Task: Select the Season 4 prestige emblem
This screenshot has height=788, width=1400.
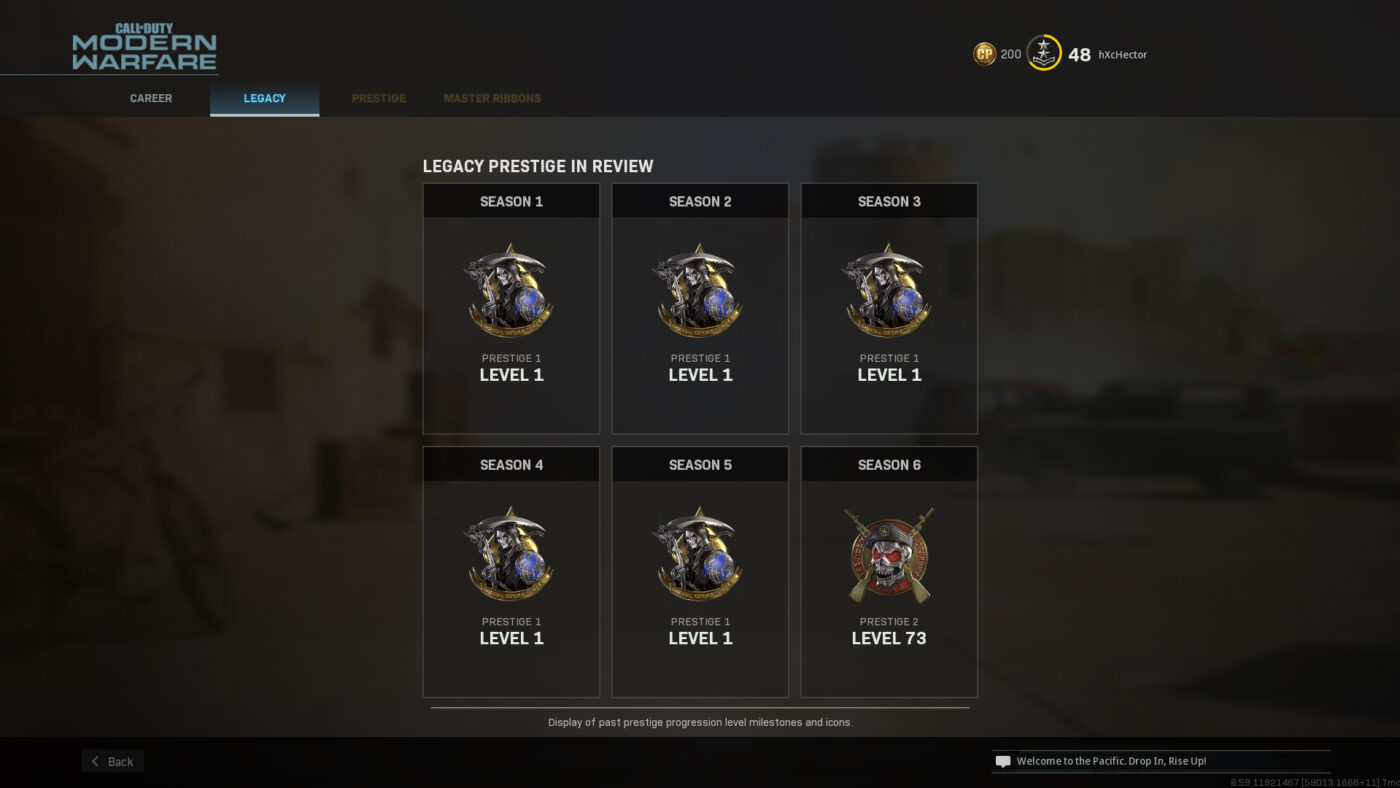Action: click(511, 554)
